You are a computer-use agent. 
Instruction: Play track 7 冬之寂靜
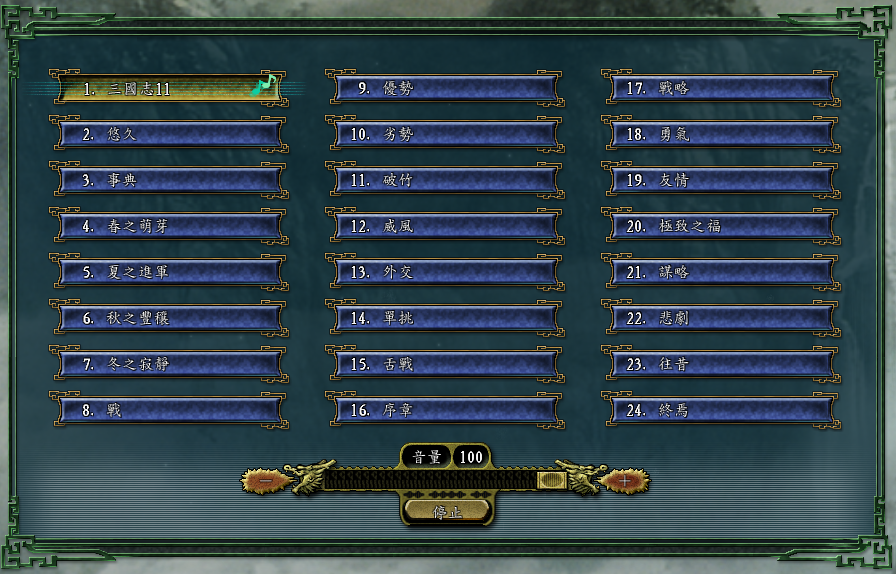click(x=168, y=364)
